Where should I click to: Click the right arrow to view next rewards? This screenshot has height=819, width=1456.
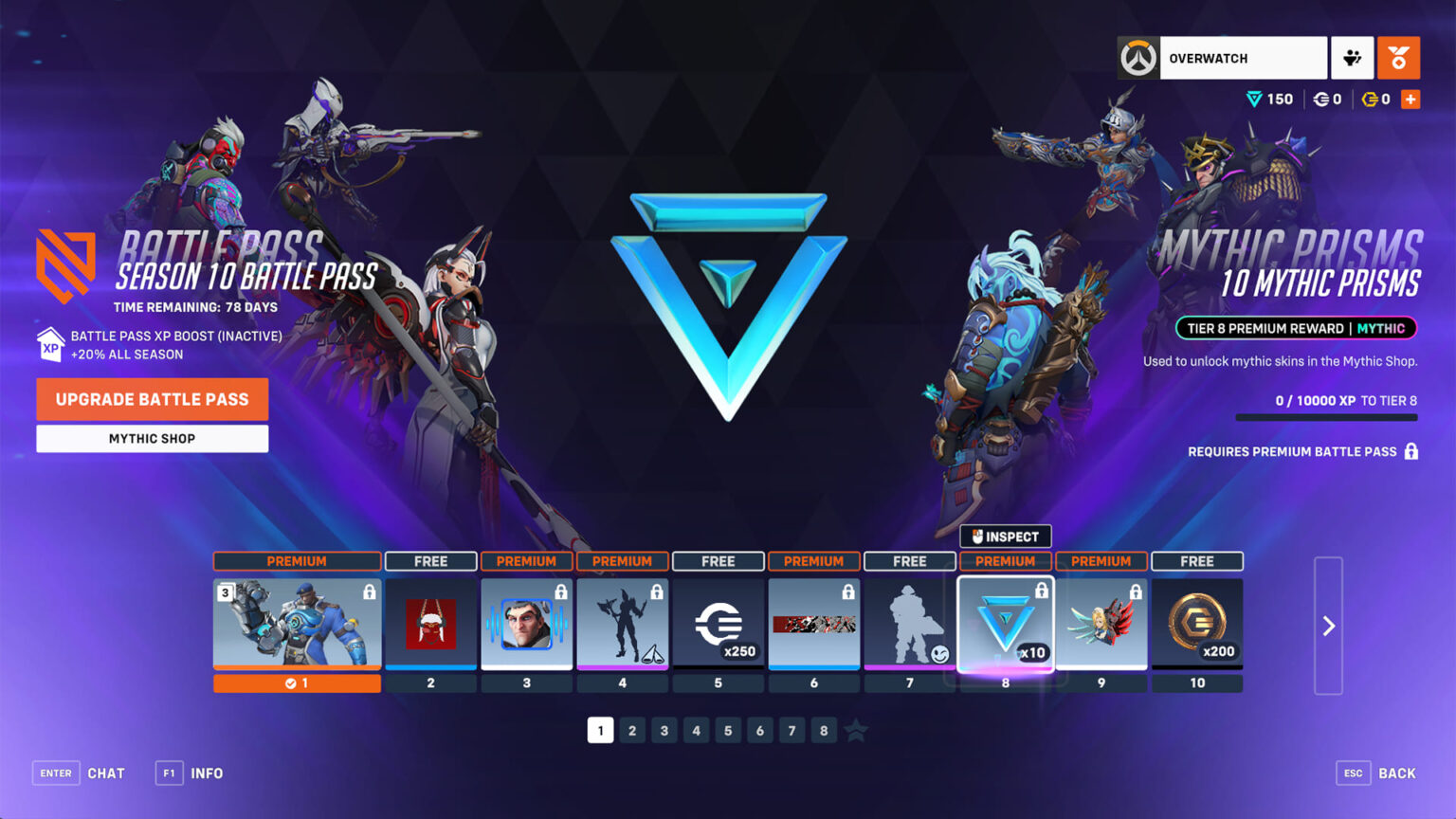tap(1326, 626)
